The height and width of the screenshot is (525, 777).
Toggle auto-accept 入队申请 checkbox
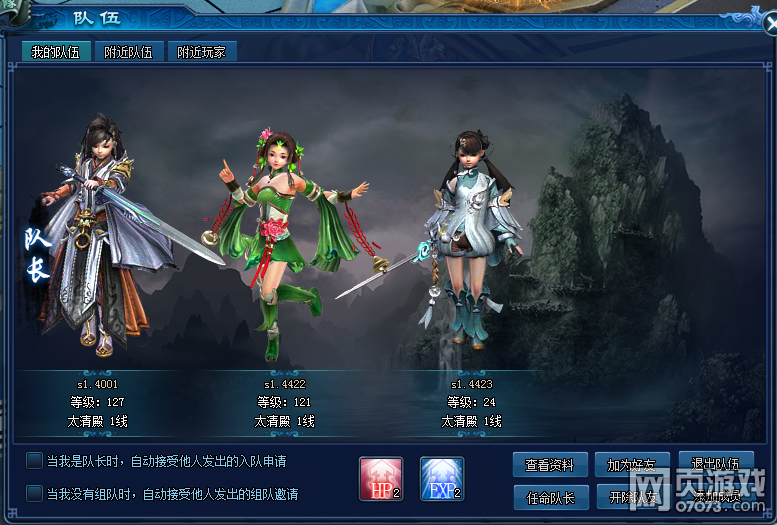(35, 461)
